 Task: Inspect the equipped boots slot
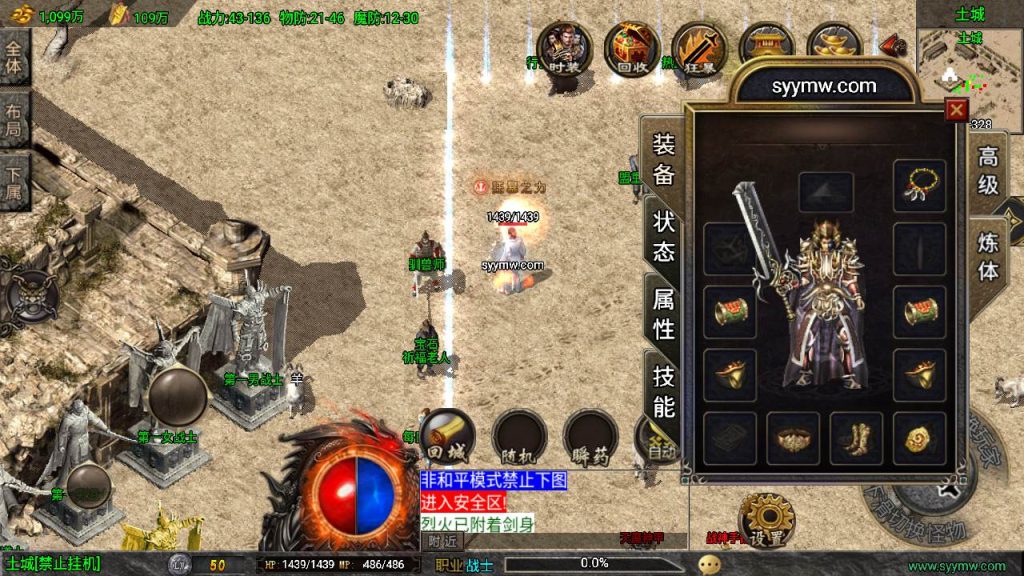[x=856, y=438]
